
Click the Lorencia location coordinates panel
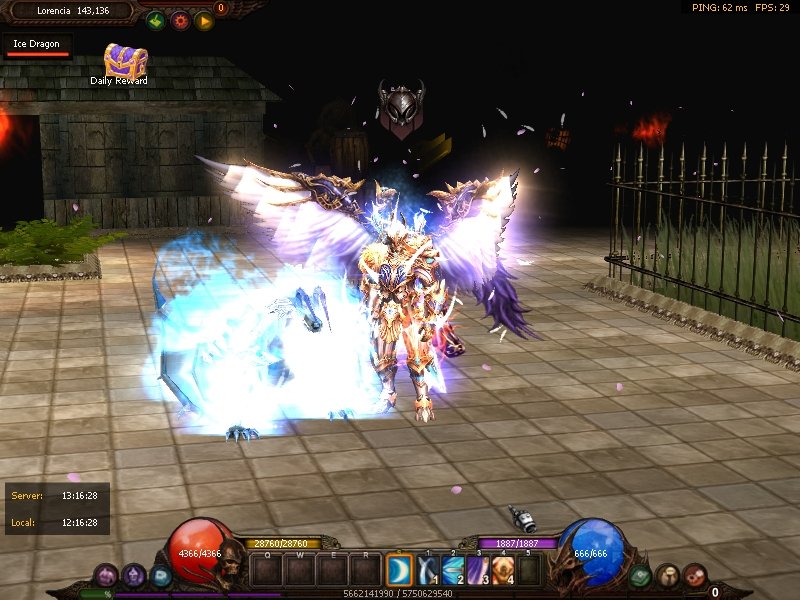tap(70, 11)
